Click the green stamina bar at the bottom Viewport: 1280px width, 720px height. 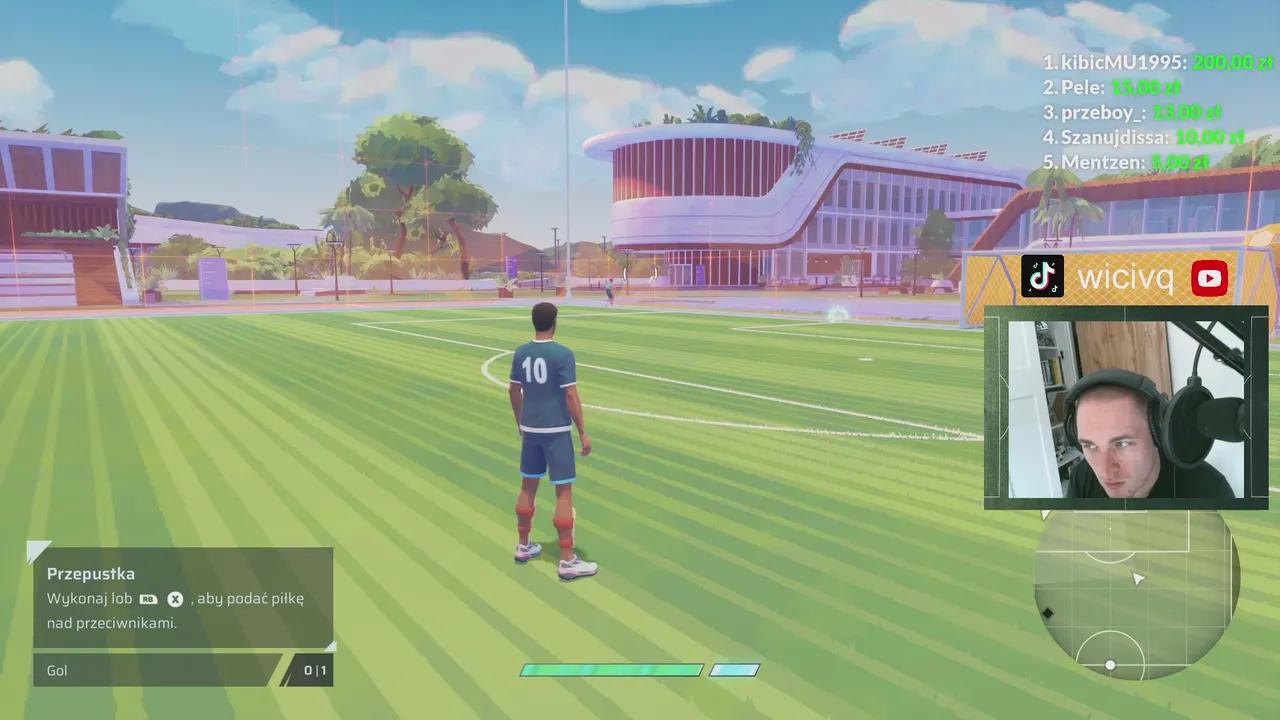[610, 669]
